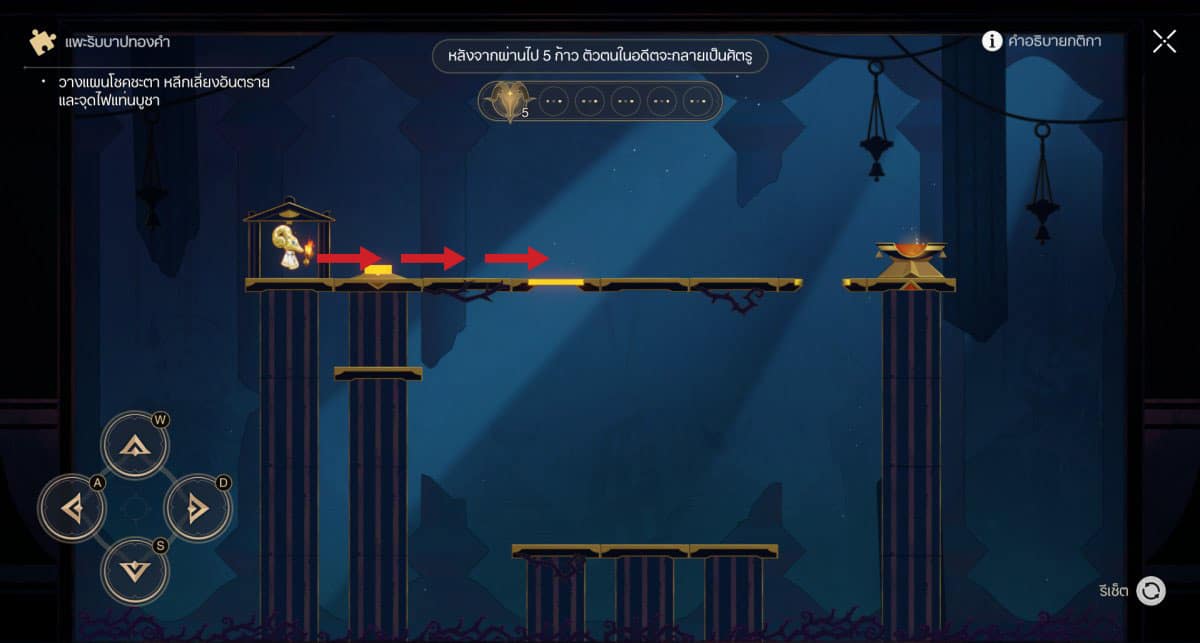1200x643 pixels.
Task: Move left with the A arrow button
Action: coord(72,510)
